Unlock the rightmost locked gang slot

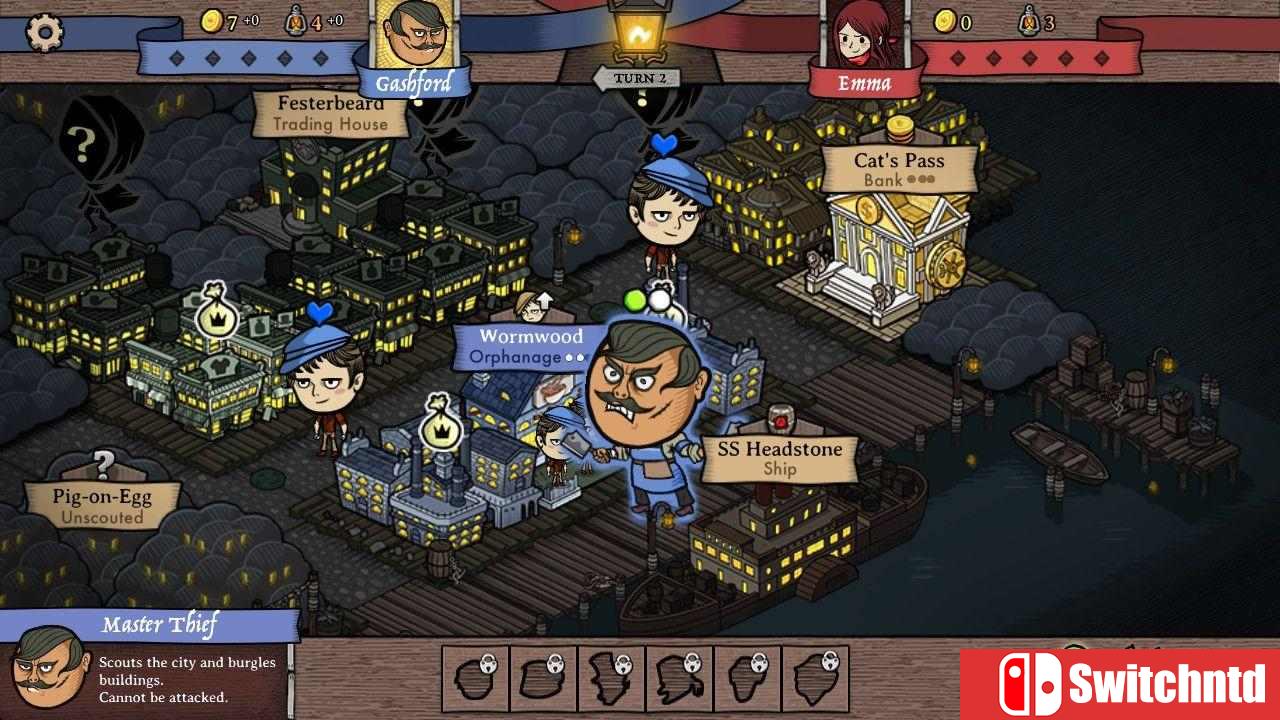click(x=814, y=678)
